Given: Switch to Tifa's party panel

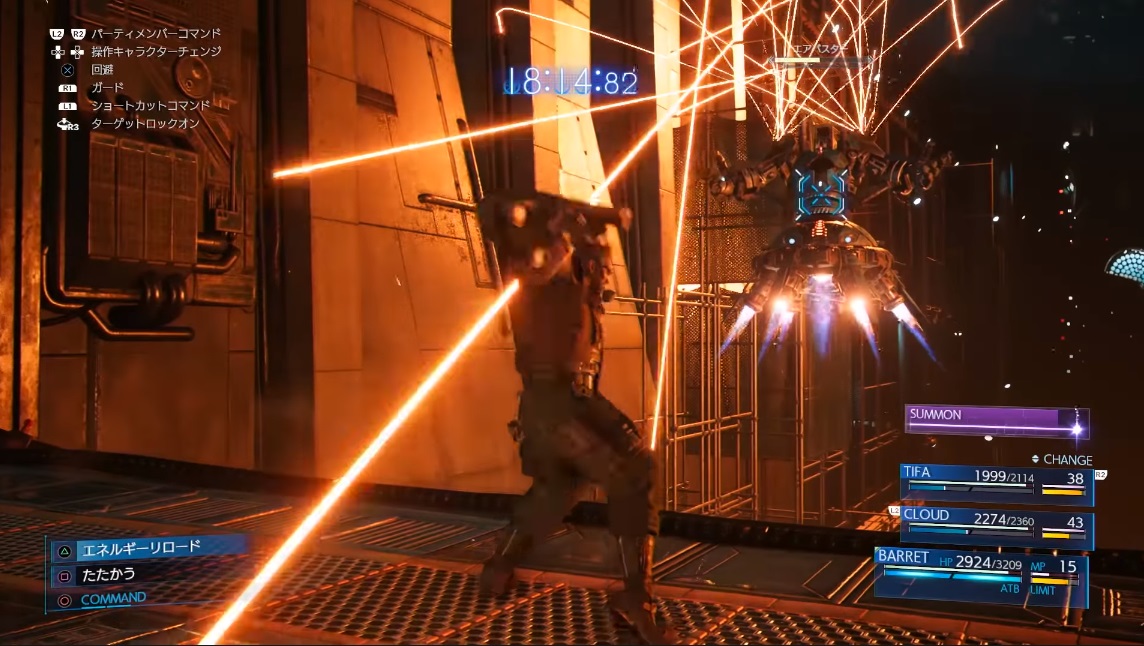Looking at the screenshot, I should point(995,482).
